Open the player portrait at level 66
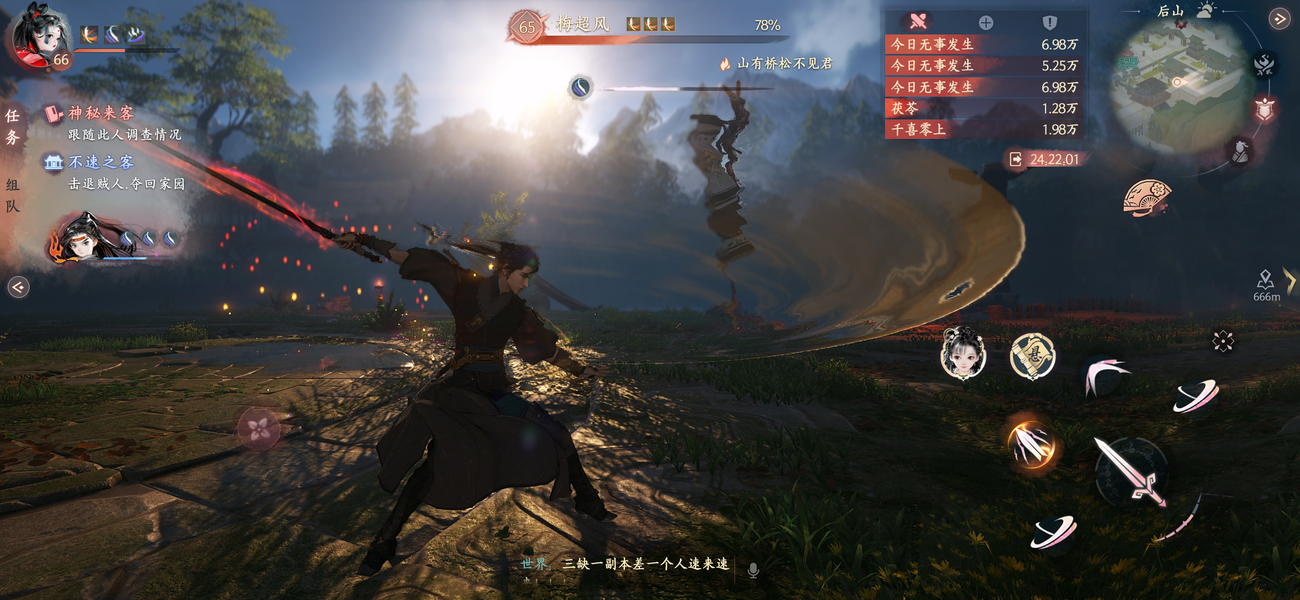The image size is (1300, 600). click(x=38, y=40)
